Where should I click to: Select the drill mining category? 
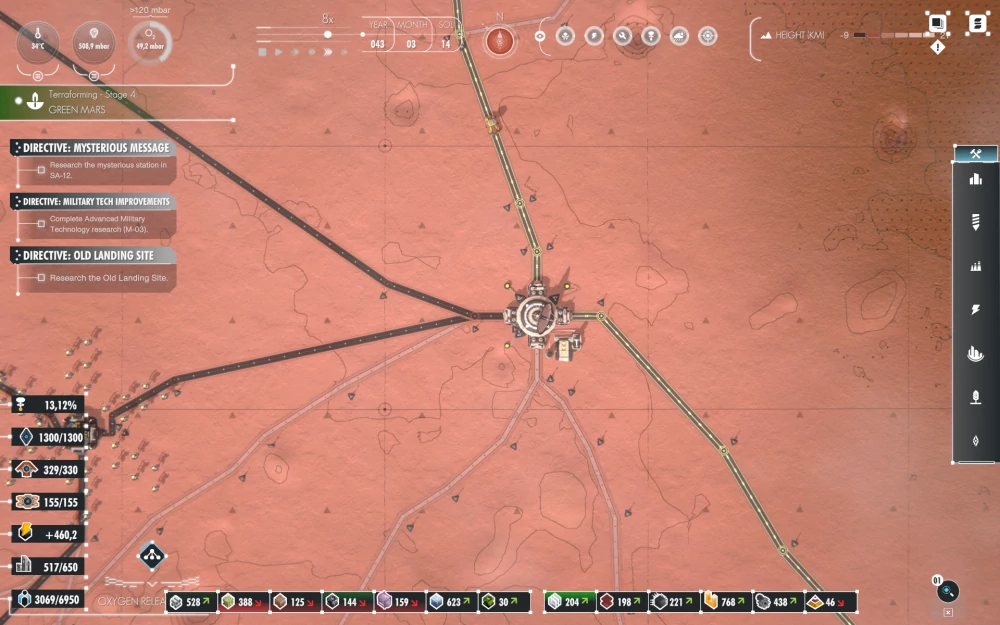pyautogui.click(x=976, y=222)
